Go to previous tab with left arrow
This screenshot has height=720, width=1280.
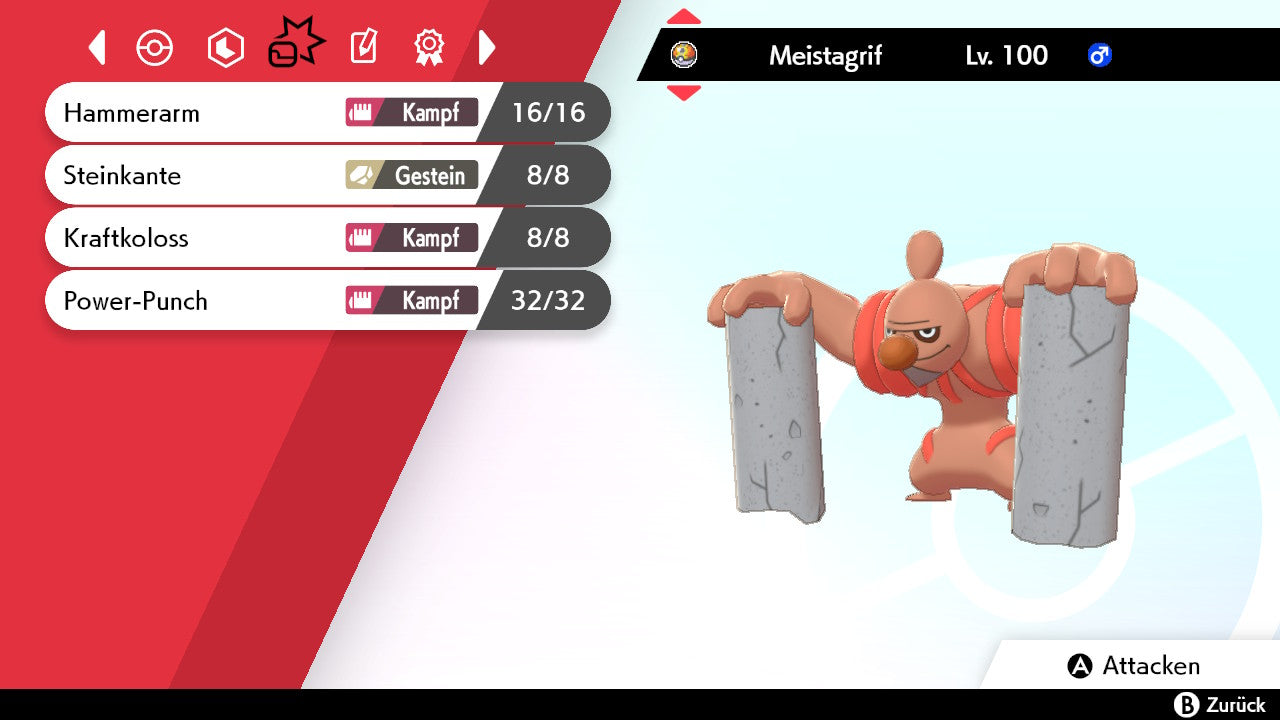tap(97, 47)
